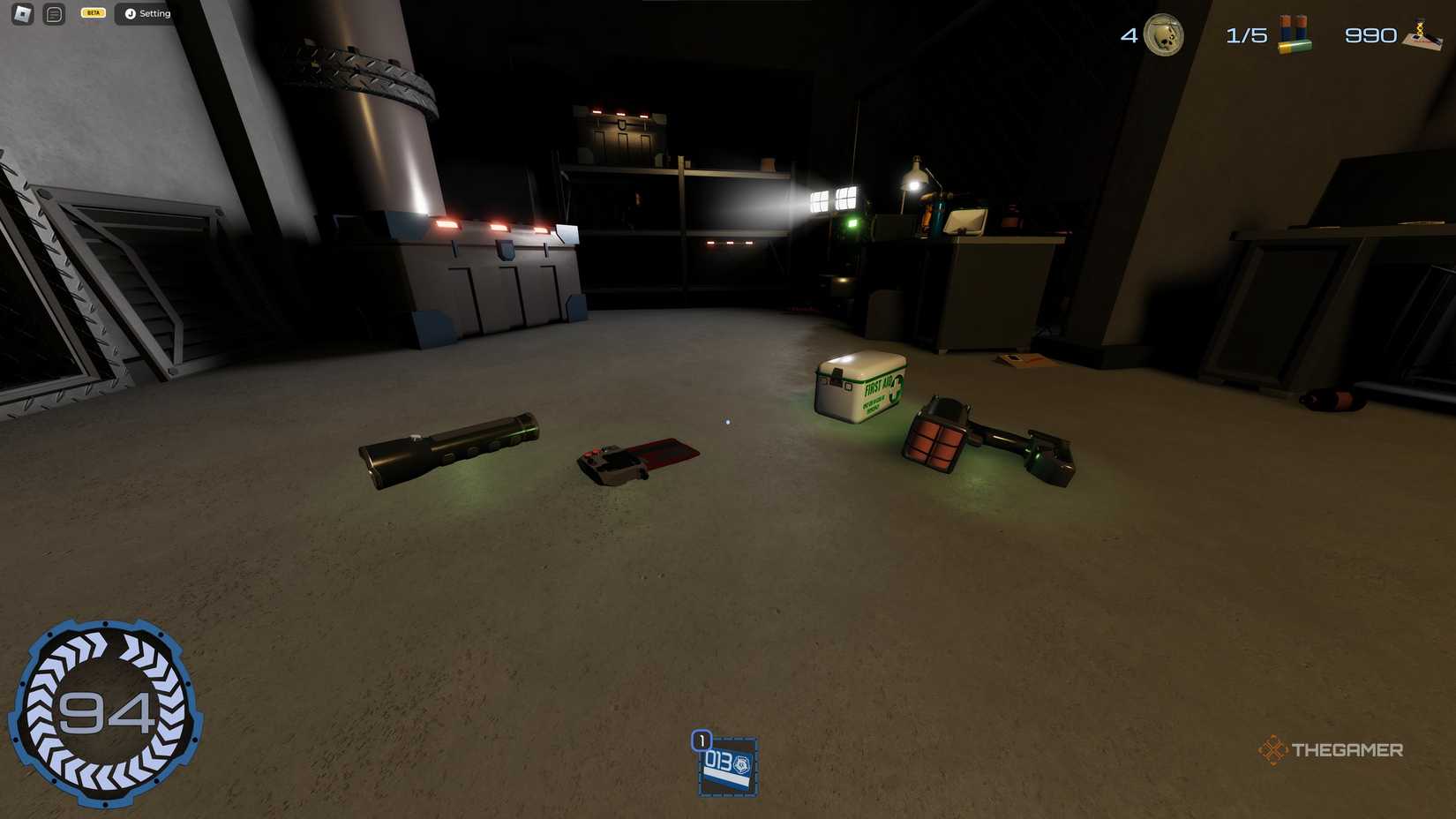
Task: Click the 013 keycard icon in the hotbar
Action: click(727, 766)
